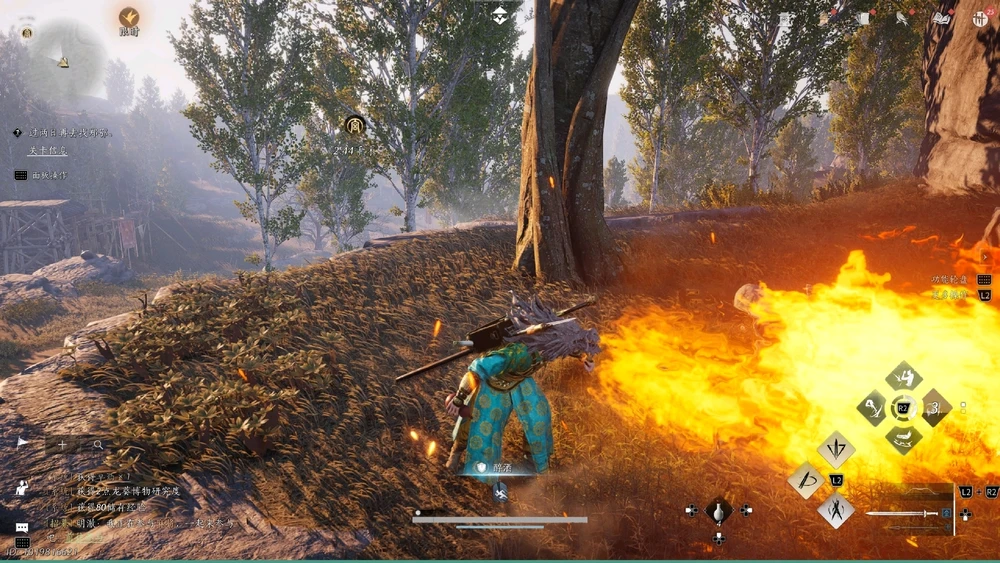Activate the bottom skill in the R2 wheel
The image size is (1000, 563).
[x=904, y=439]
